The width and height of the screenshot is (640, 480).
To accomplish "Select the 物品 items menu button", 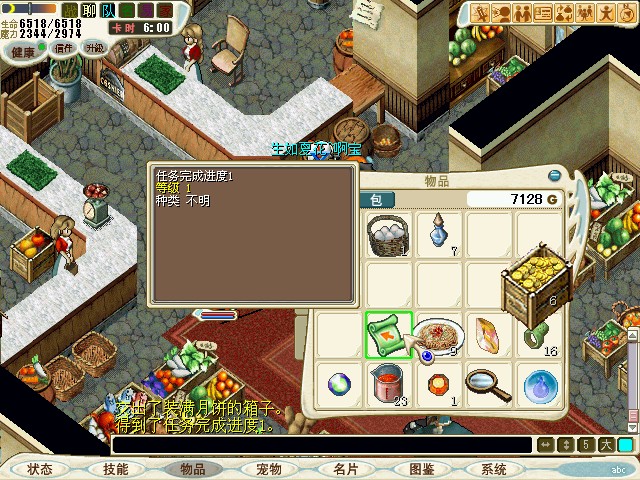I will 192,468.
